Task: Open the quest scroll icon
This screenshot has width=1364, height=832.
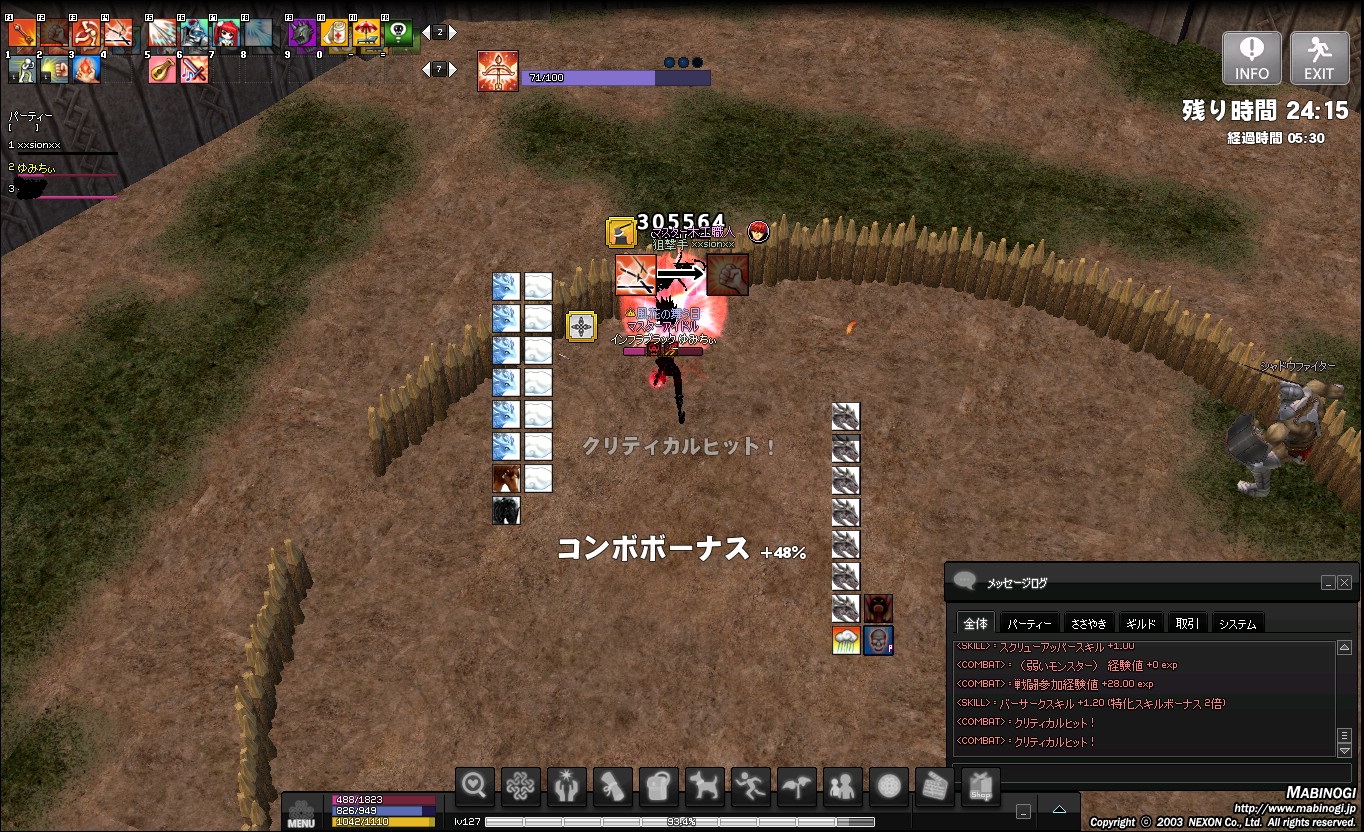Action: (x=613, y=788)
